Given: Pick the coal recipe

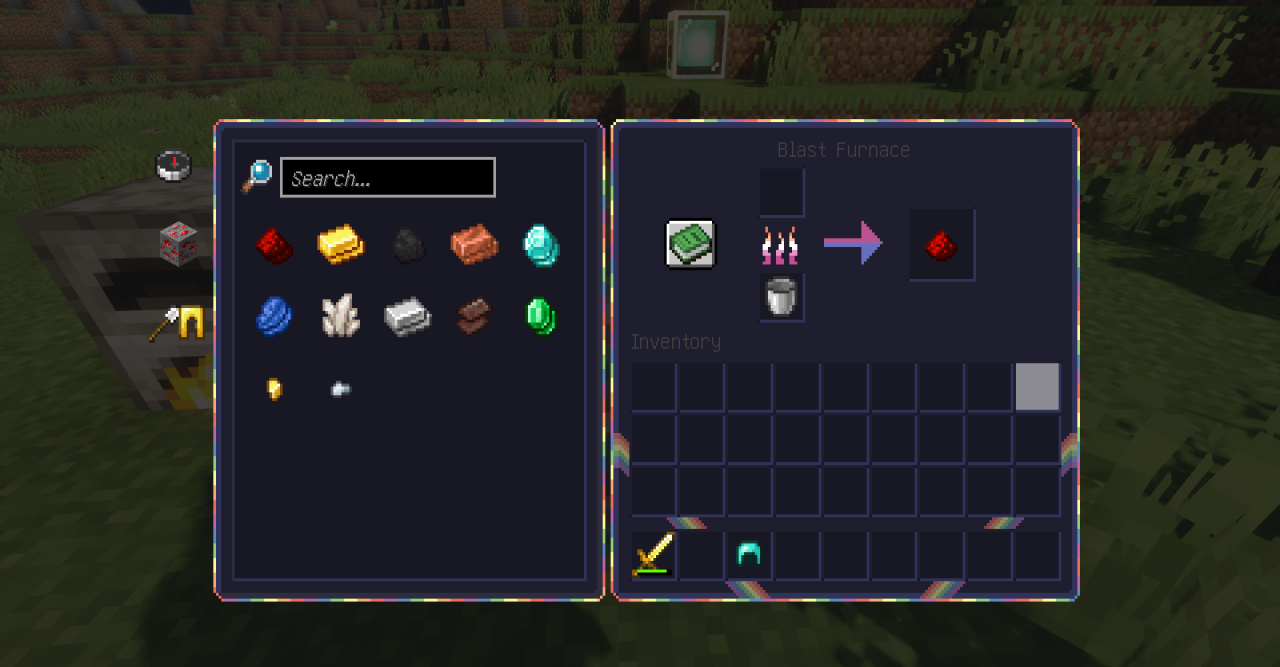Looking at the screenshot, I should coord(407,245).
